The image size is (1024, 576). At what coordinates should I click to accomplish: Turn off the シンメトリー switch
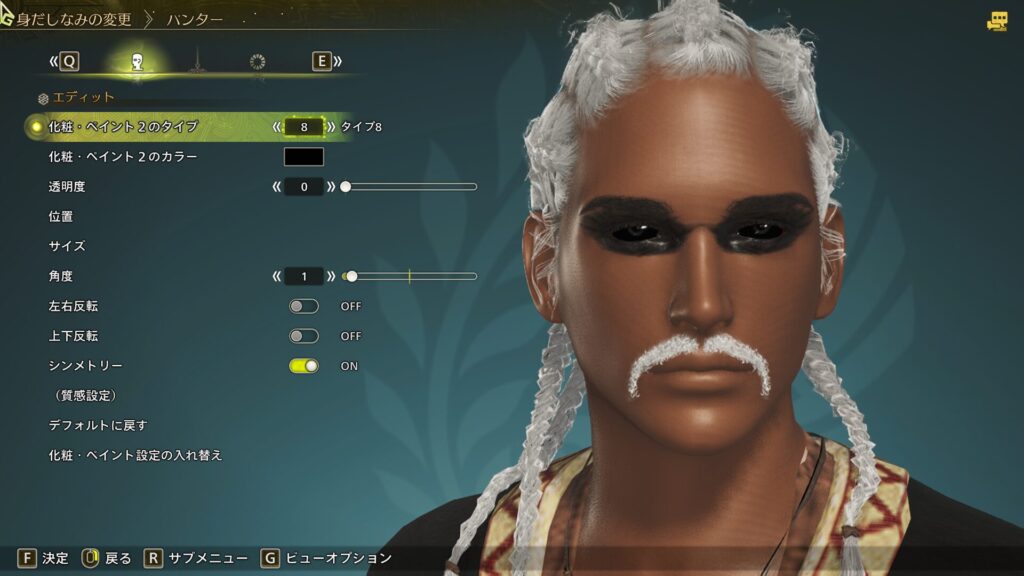tap(304, 366)
